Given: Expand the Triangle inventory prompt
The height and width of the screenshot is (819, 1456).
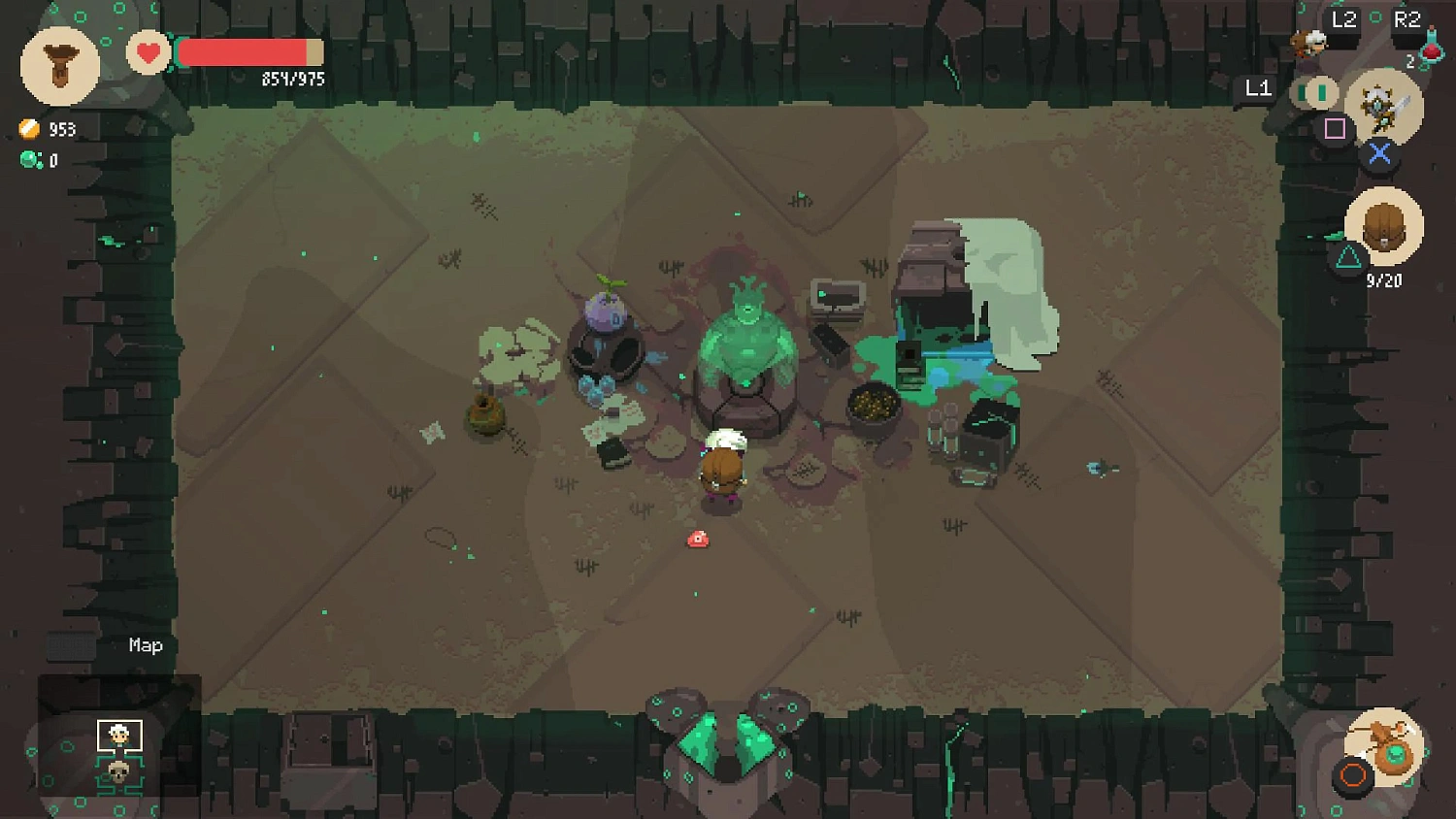Looking at the screenshot, I should pos(1345,255).
